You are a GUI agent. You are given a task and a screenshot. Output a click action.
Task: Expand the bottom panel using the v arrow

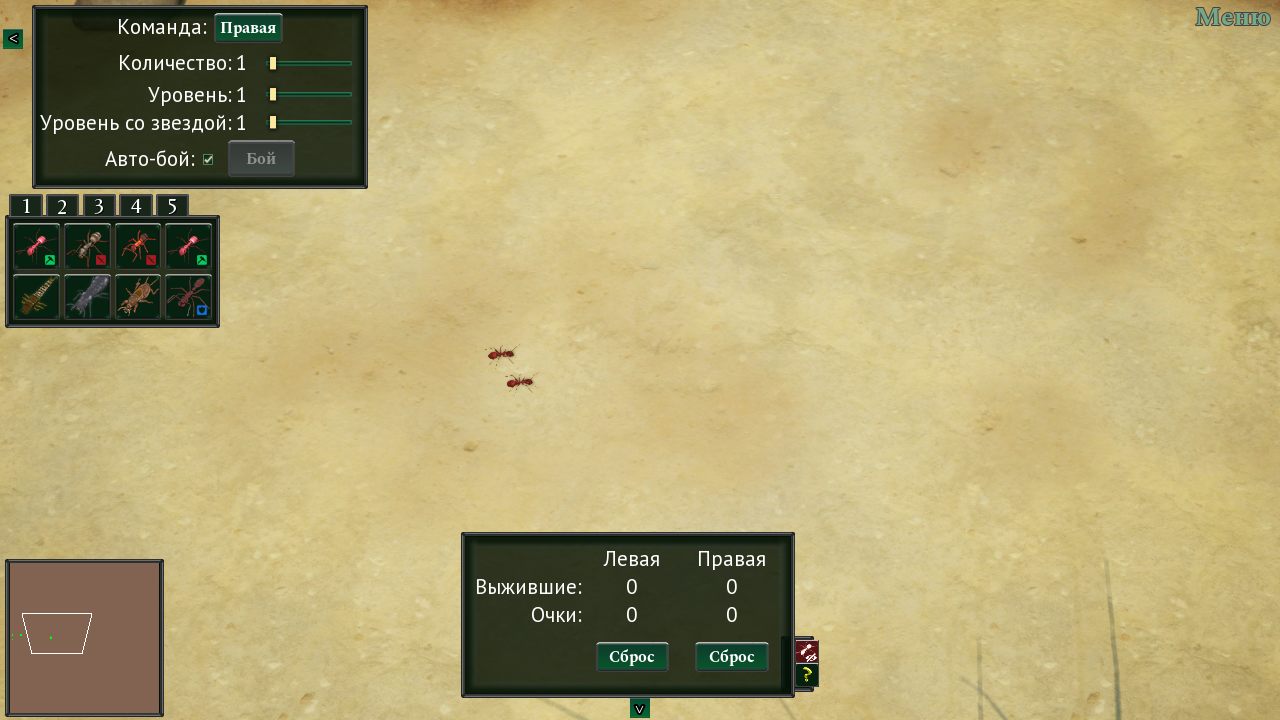tap(638, 708)
